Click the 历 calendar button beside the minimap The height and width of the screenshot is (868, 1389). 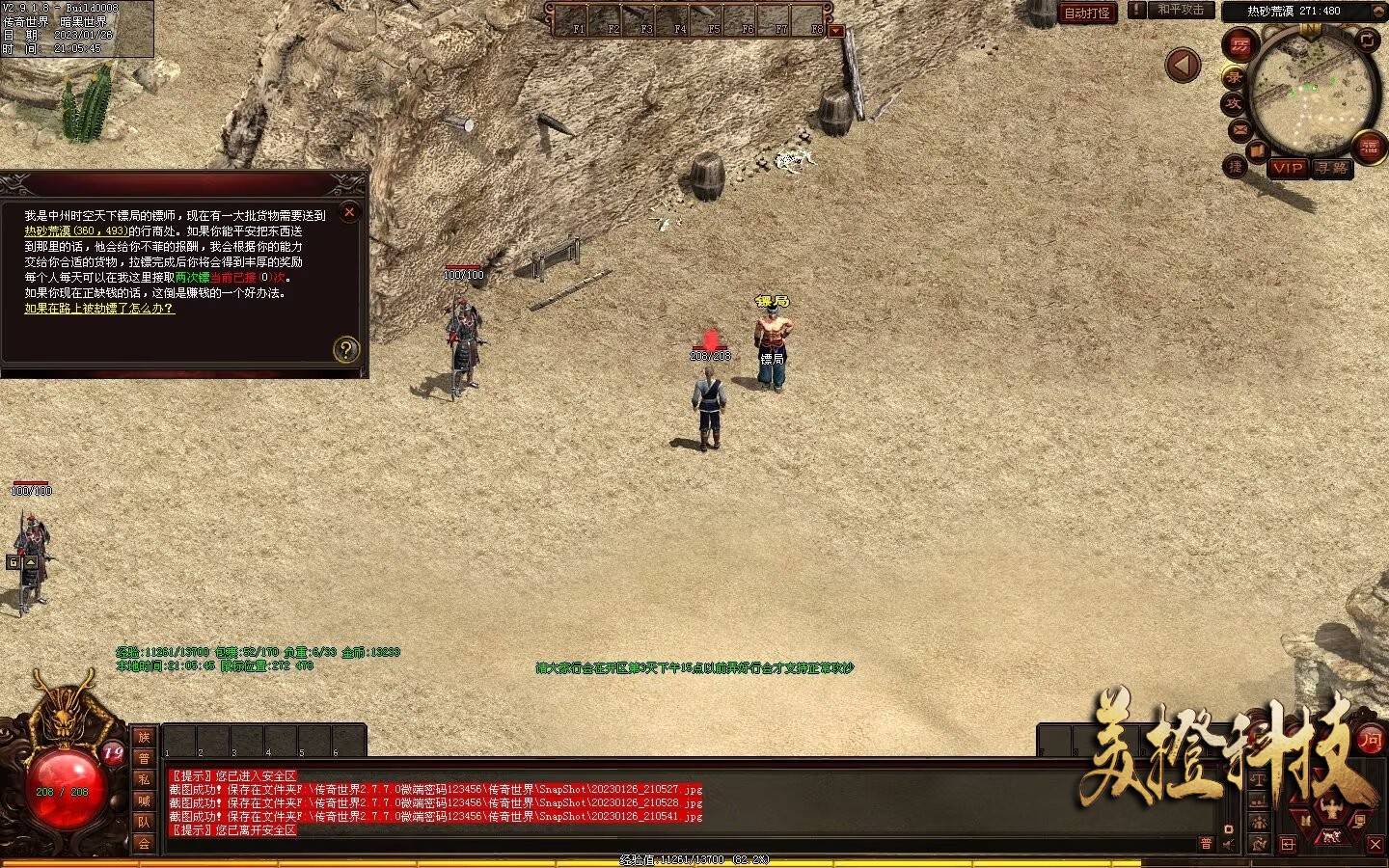[1239, 45]
